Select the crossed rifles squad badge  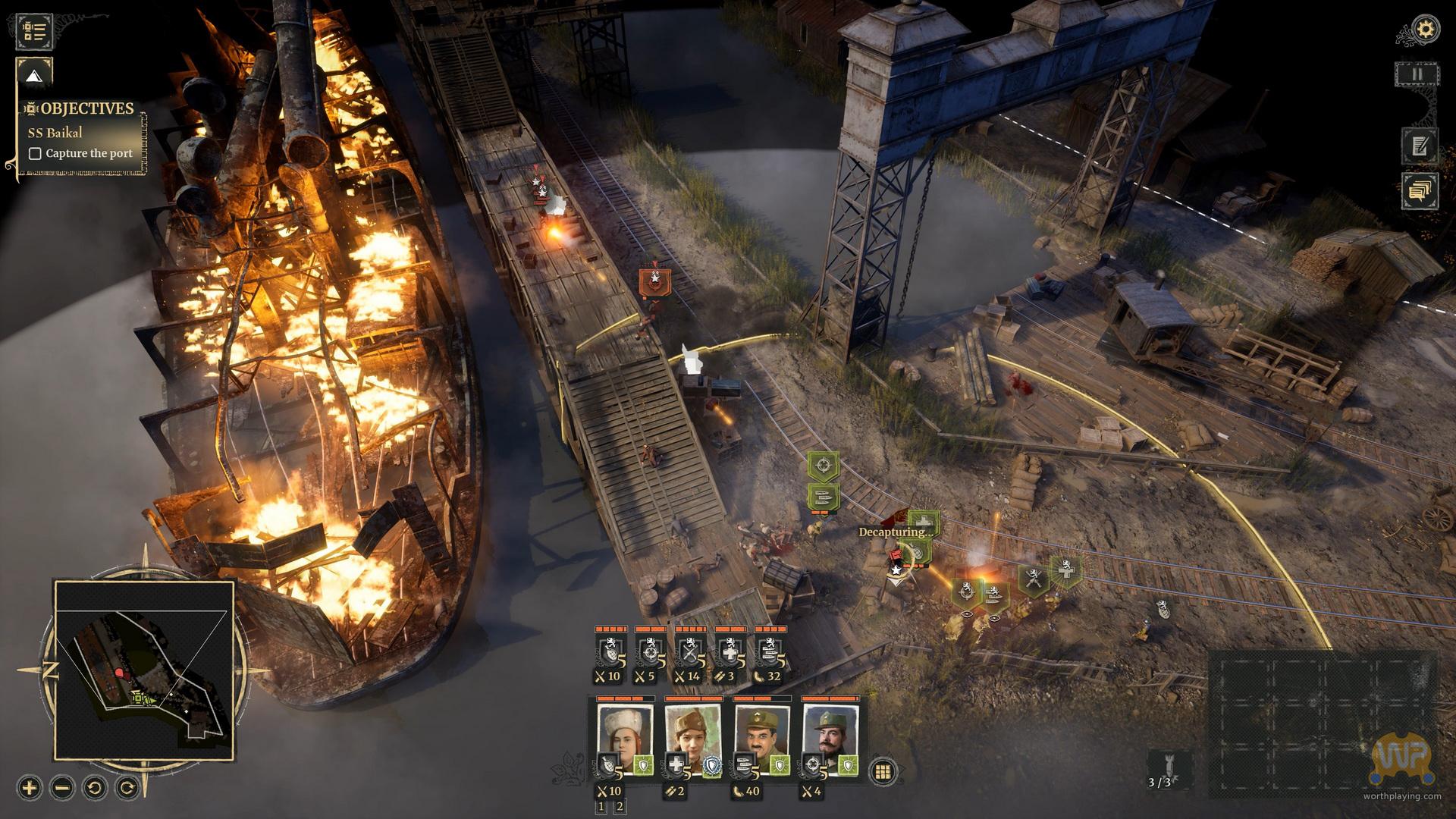pyautogui.click(x=690, y=651)
